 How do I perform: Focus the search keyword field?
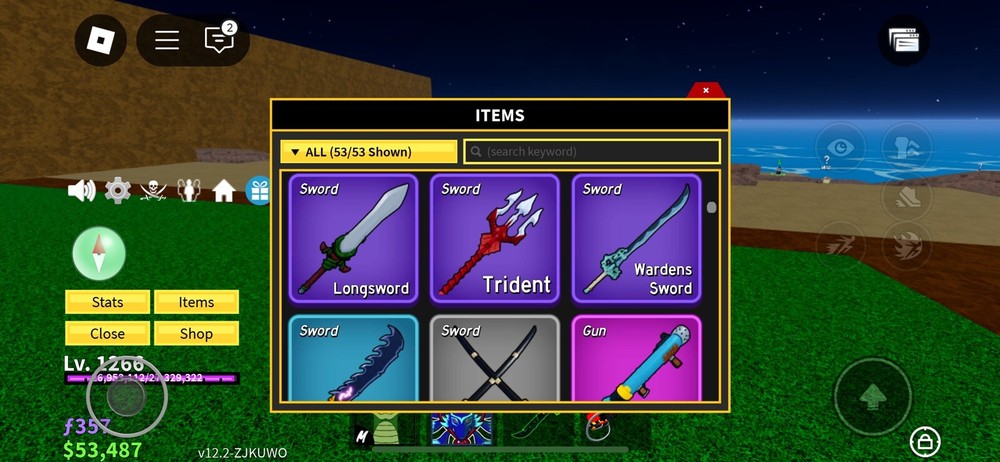592,152
